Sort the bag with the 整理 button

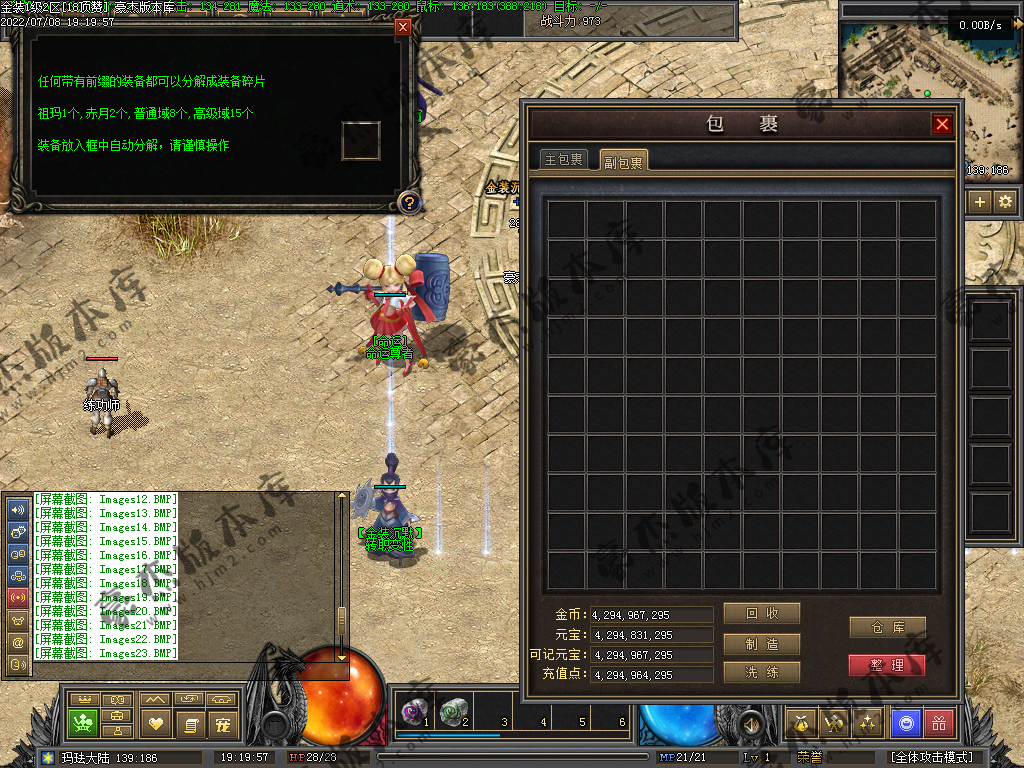pyautogui.click(x=887, y=665)
